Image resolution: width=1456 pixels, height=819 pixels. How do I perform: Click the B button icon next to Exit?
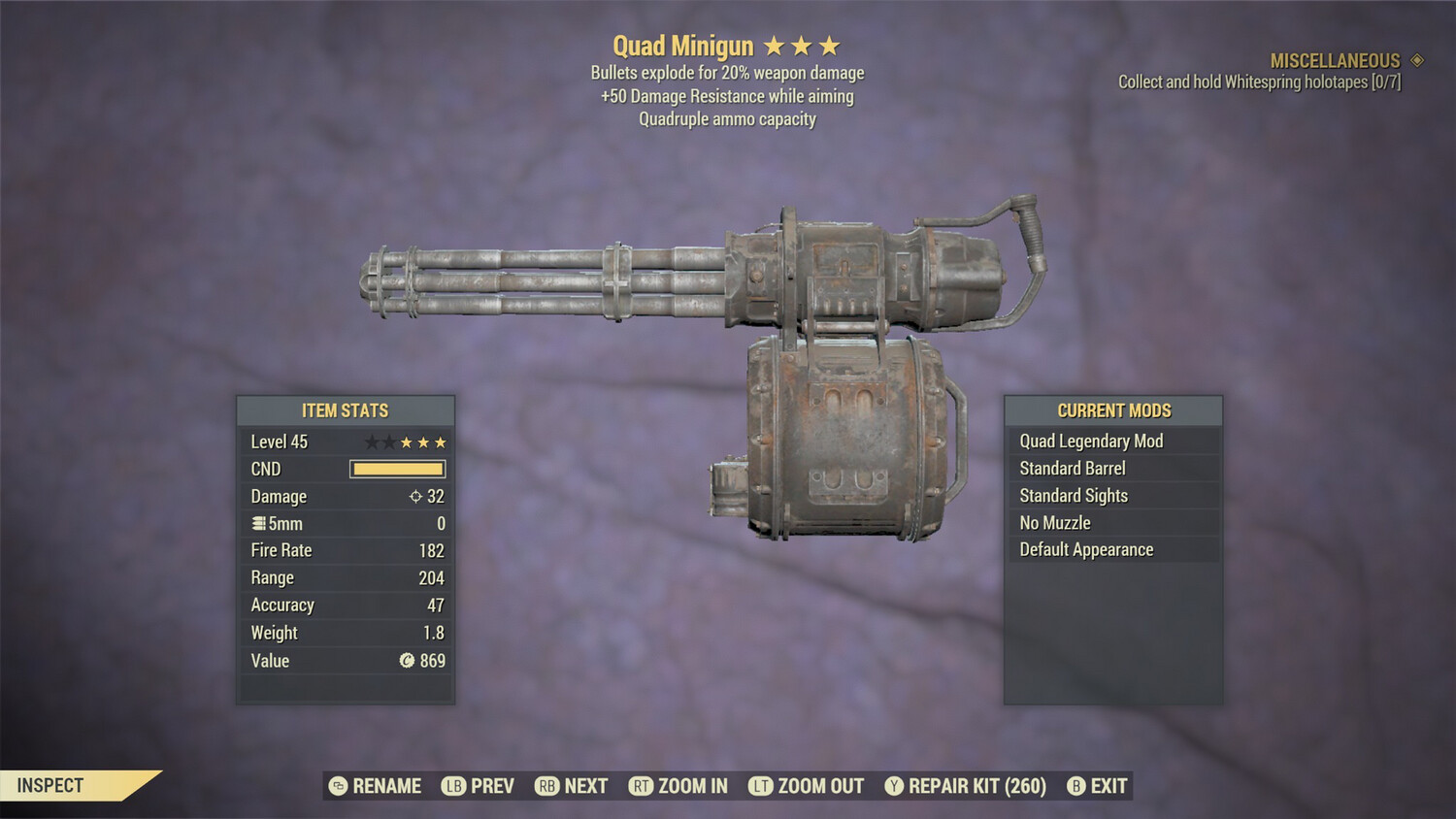[x=1075, y=786]
